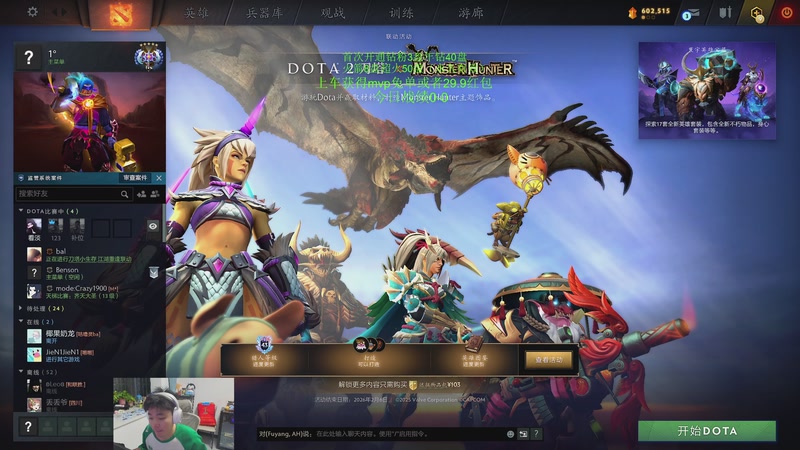Open the settings gear menu
Screen dimensions: 800x450
[x=32, y=12]
